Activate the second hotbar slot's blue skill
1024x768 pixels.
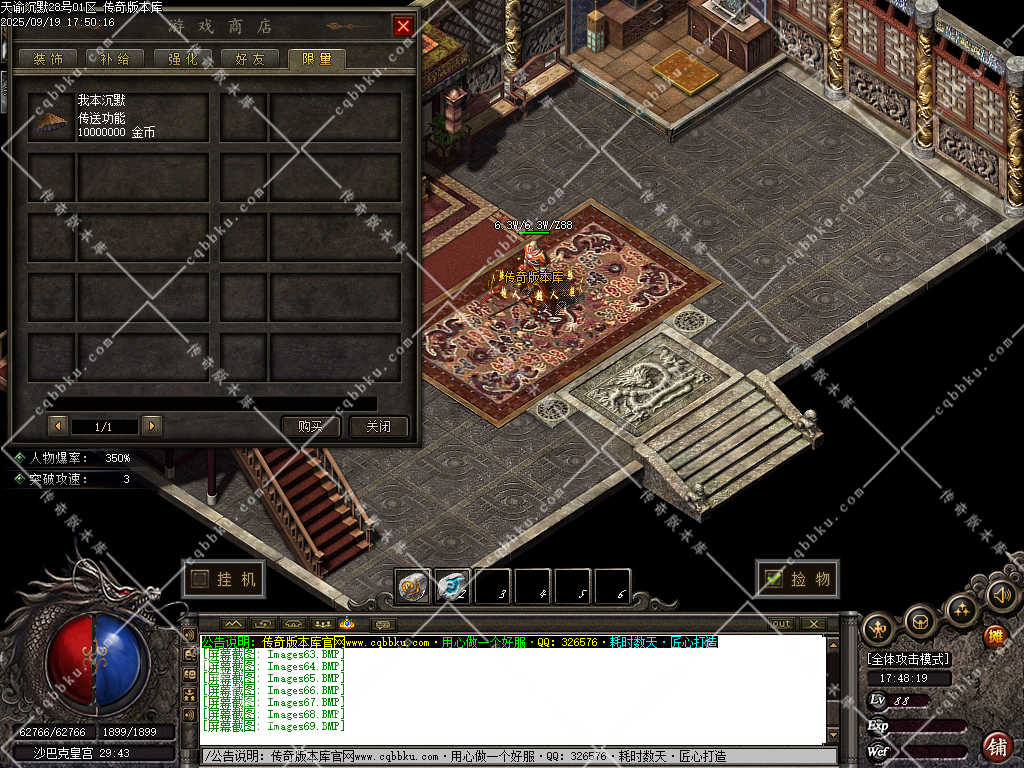click(x=452, y=586)
